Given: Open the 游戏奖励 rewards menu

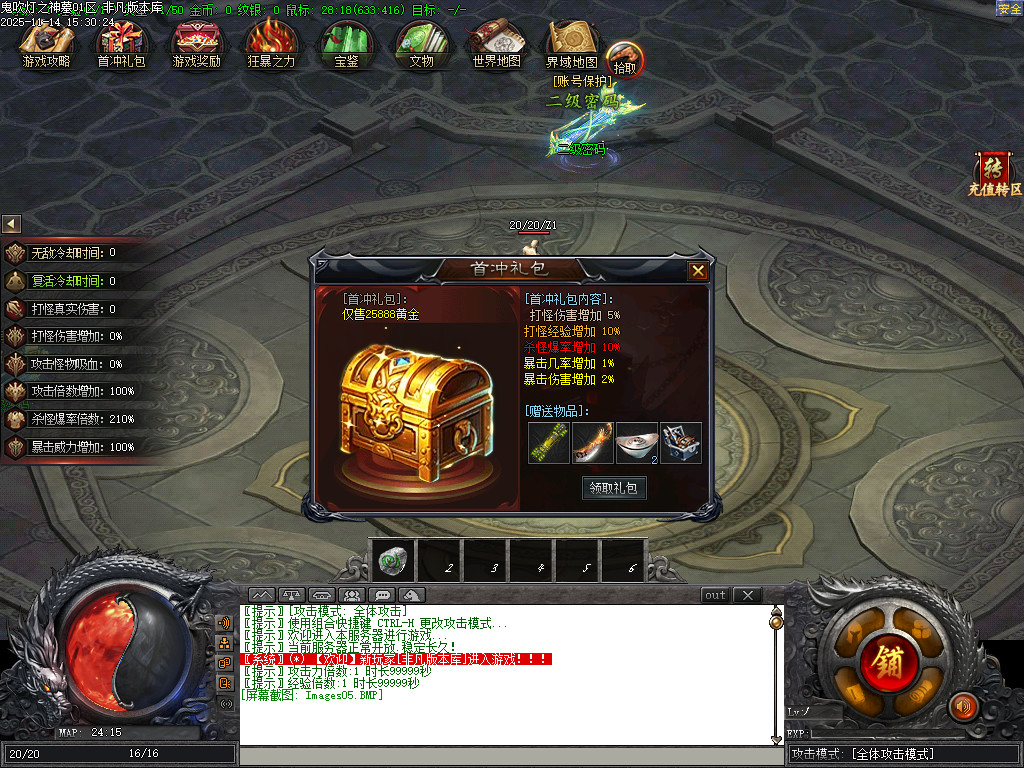Looking at the screenshot, I should point(196,44).
